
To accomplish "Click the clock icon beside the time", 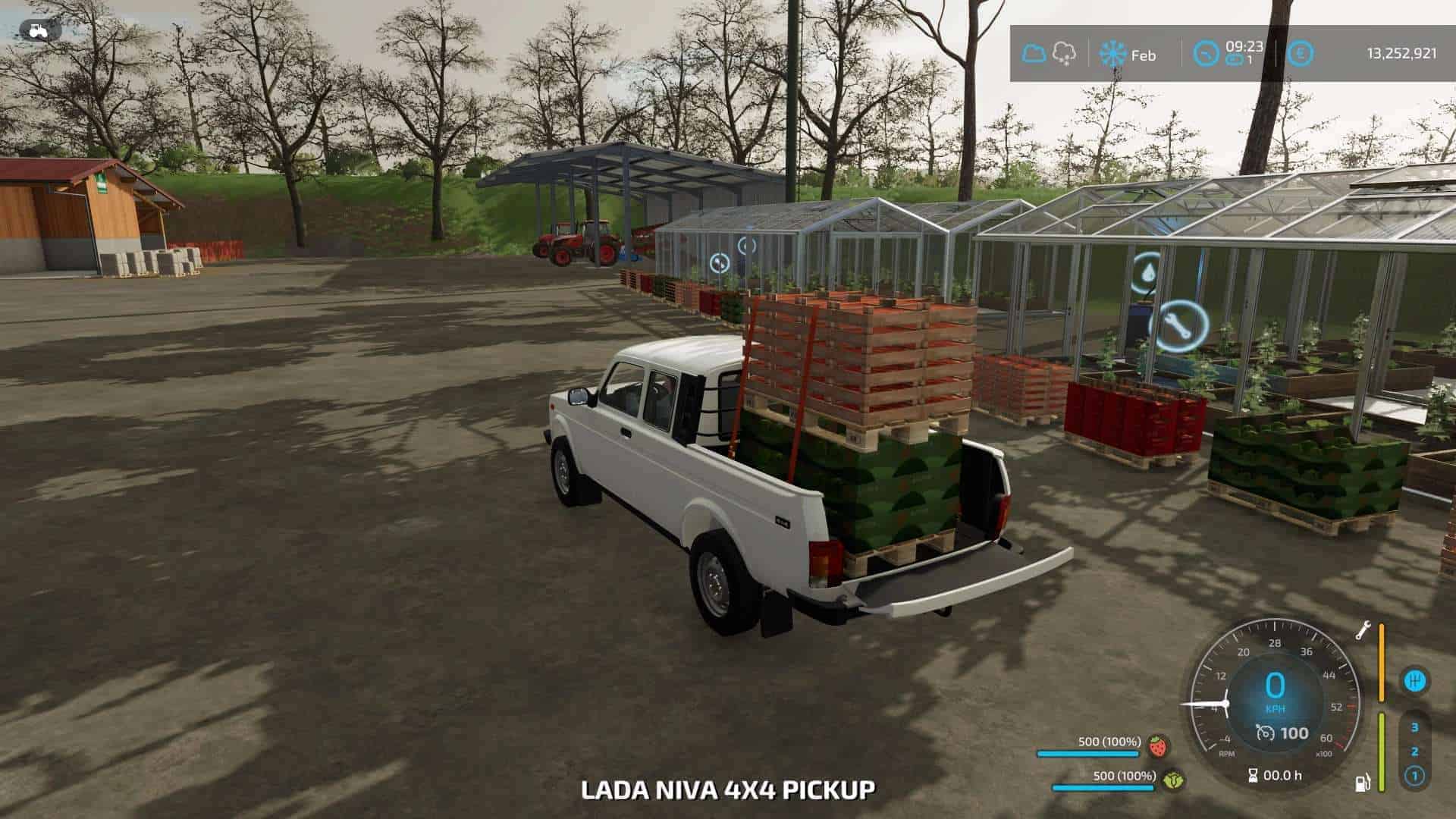I will tap(1206, 54).
